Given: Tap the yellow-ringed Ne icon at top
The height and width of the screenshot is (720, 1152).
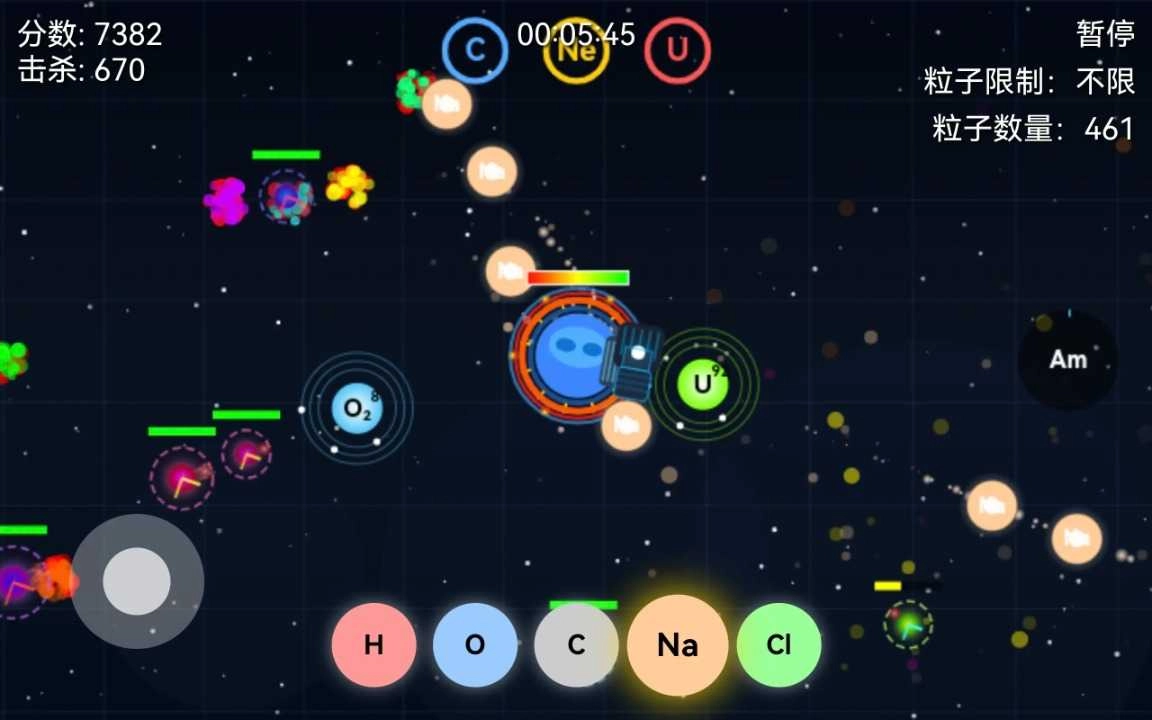Looking at the screenshot, I should (x=576, y=51).
